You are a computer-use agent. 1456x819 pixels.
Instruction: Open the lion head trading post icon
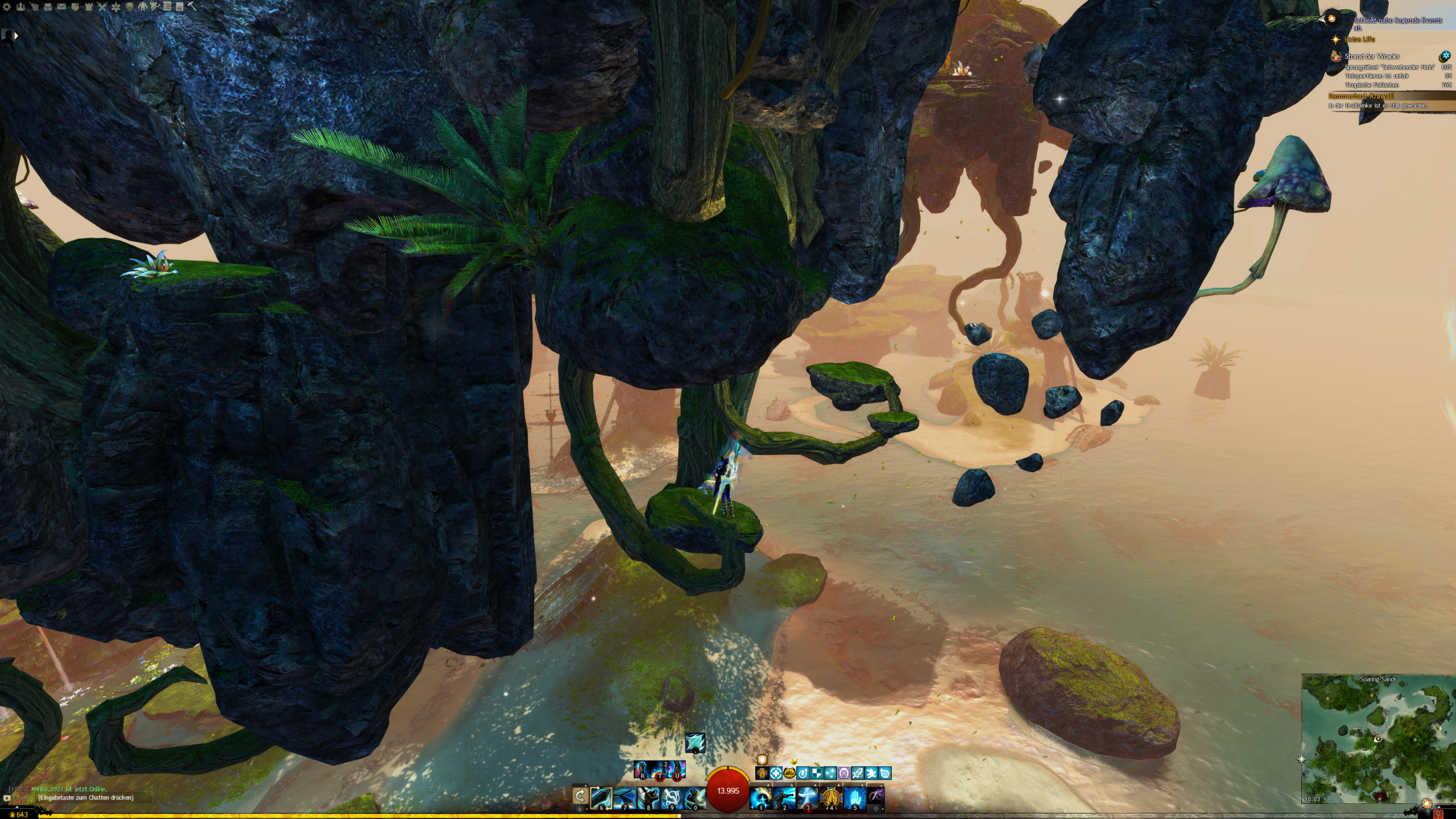click(x=130, y=7)
